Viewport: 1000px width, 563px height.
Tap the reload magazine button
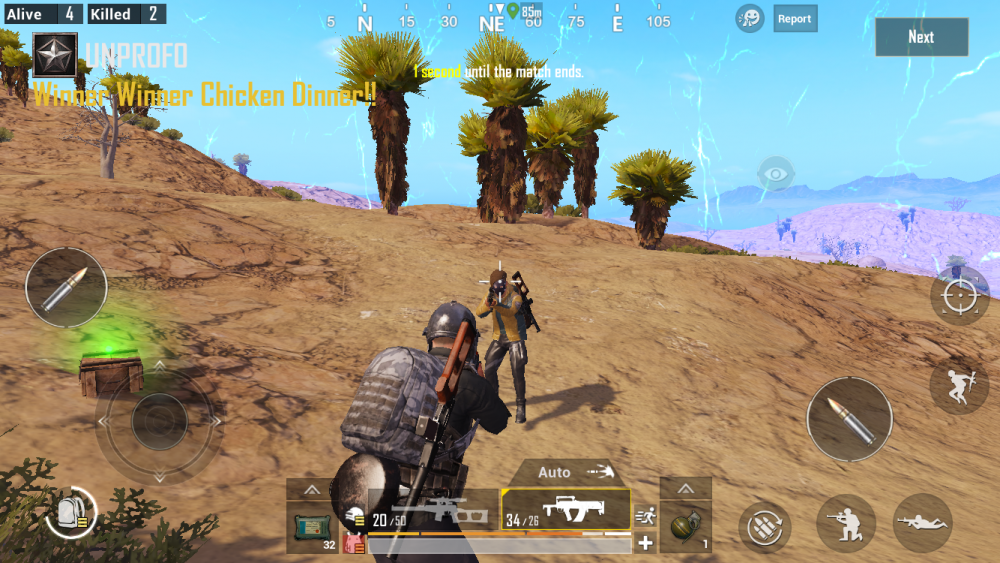pos(765,526)
